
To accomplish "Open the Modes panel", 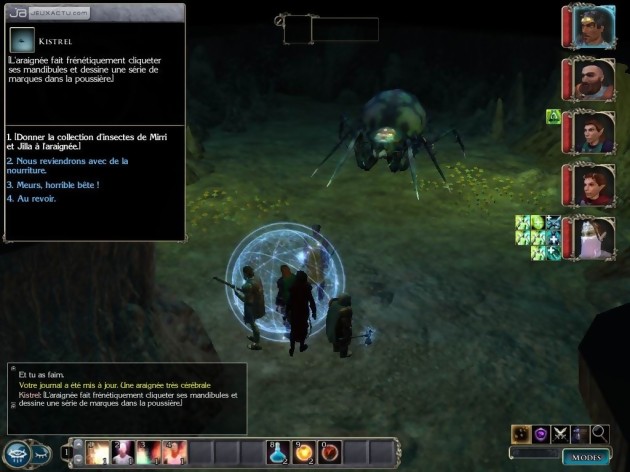I will 586,456.
